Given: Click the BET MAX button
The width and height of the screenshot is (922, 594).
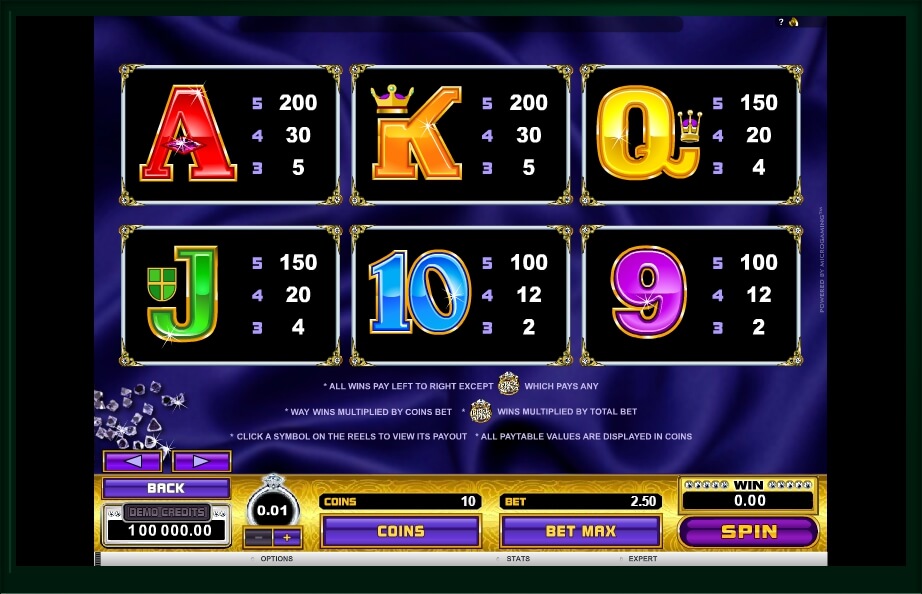Looking at the screenshot, I should [580, 531].
